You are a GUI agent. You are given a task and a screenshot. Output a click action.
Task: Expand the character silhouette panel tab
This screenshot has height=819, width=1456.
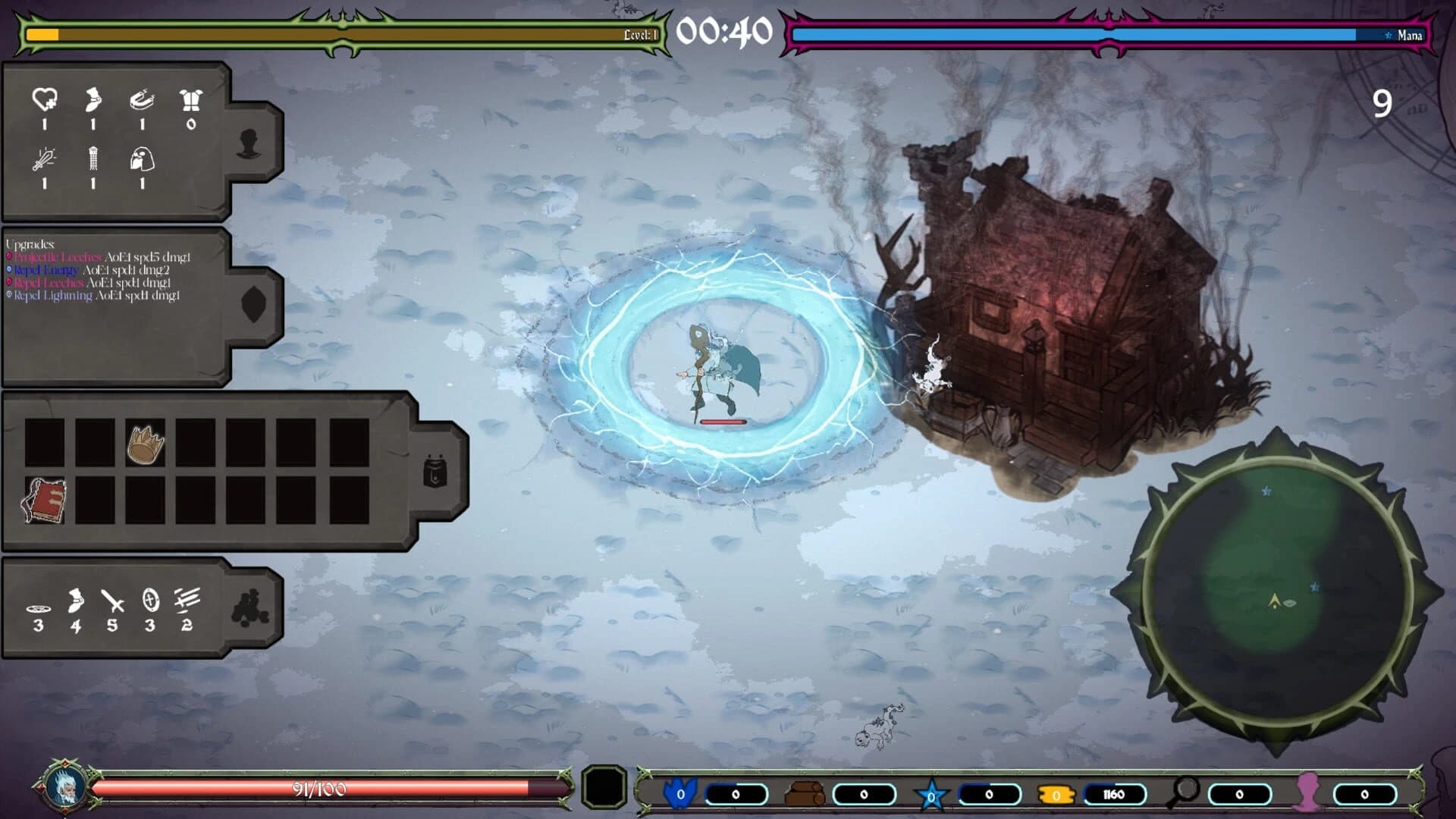tap(247, 141)
